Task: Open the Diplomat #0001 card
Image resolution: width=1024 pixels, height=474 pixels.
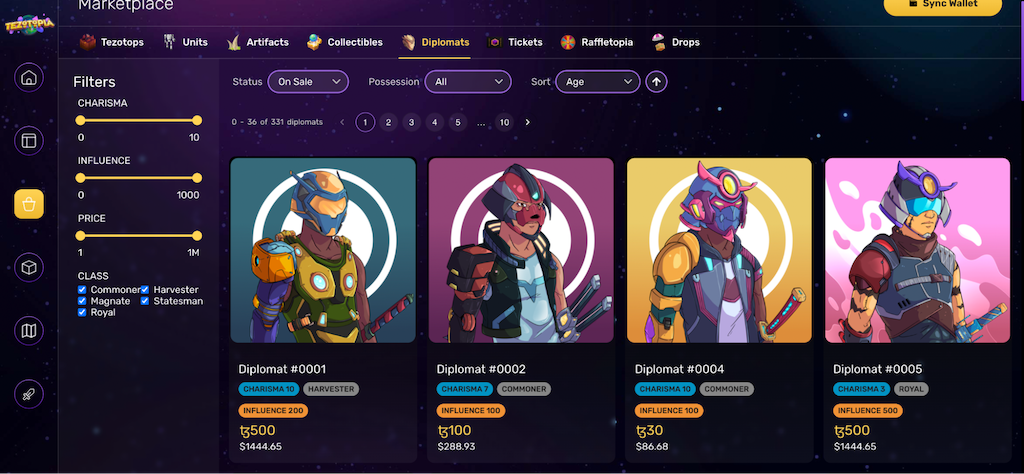Action: coord(323,251)
